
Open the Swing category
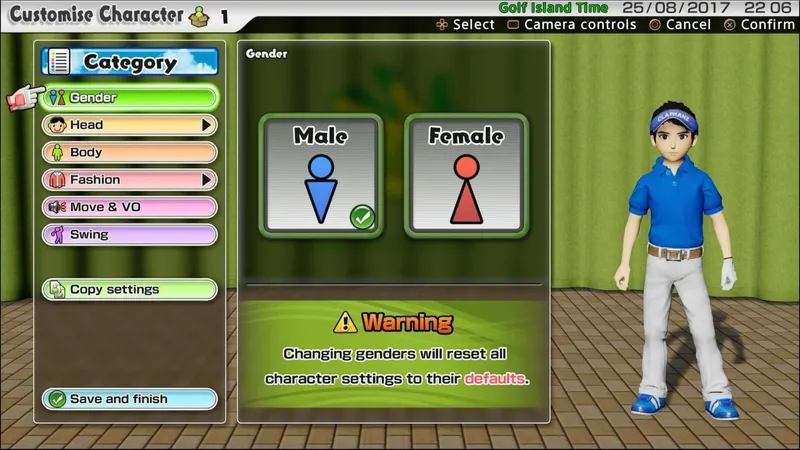130,235
